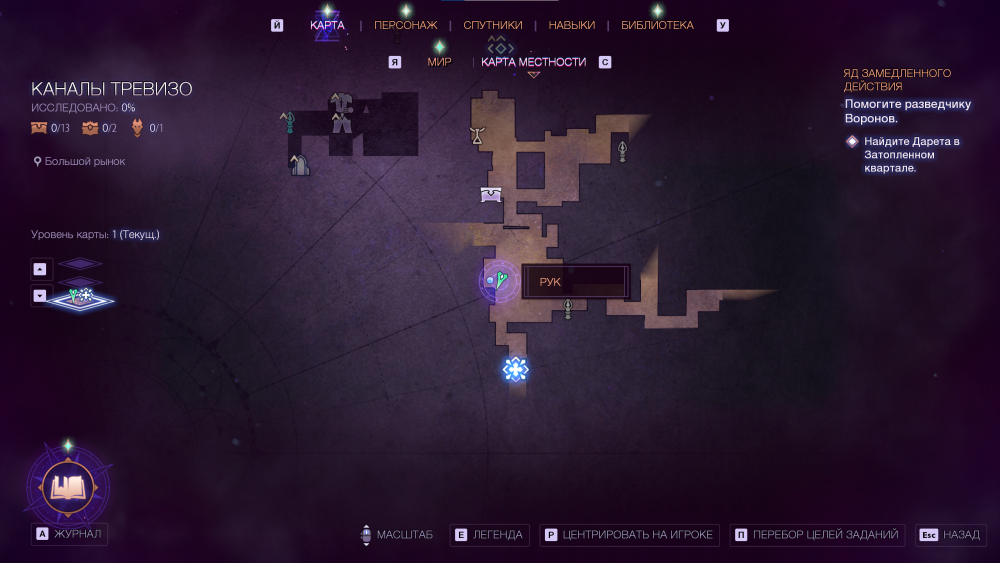Click the glowing blue quest objective marker
This screenshot has height=563, width=1000.
tap(515, 369)
